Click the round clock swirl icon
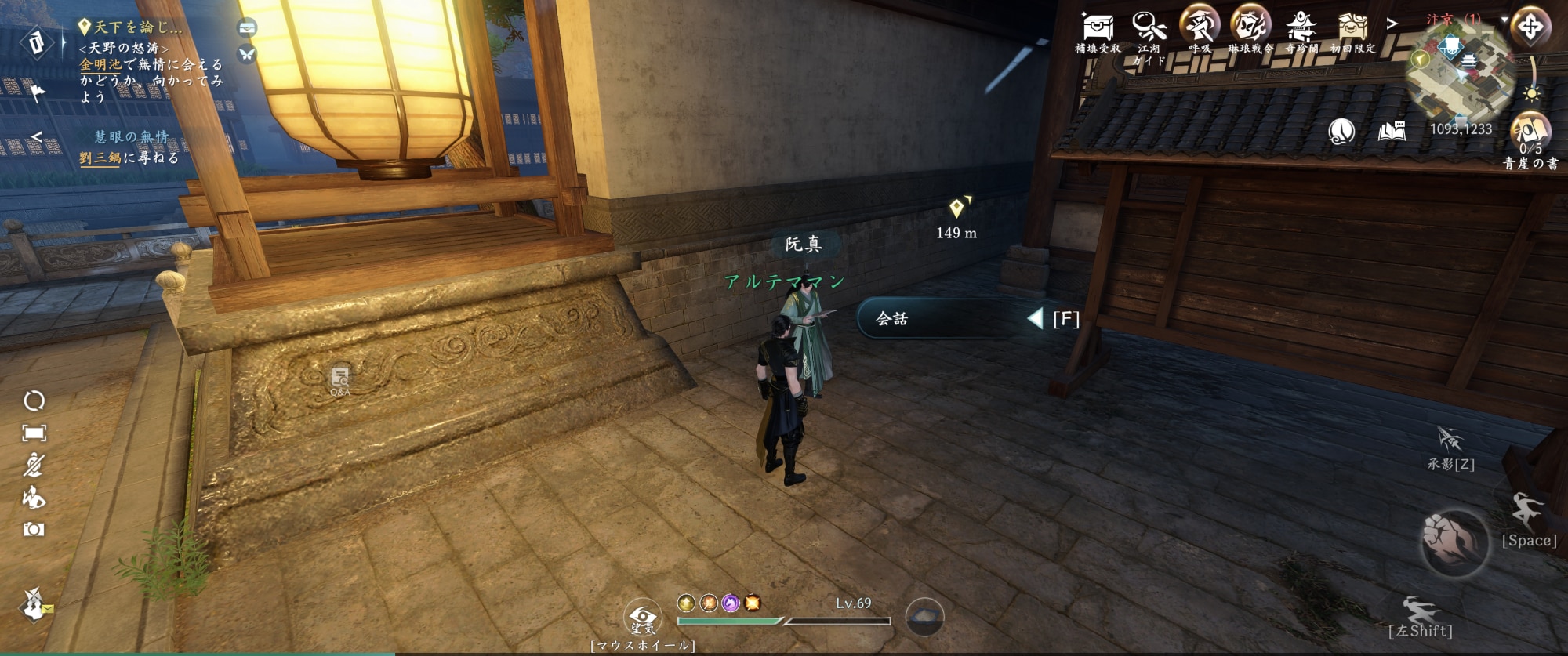Image resolution: width=1568 pixels, height=656 pixels. pos(1341,131)
